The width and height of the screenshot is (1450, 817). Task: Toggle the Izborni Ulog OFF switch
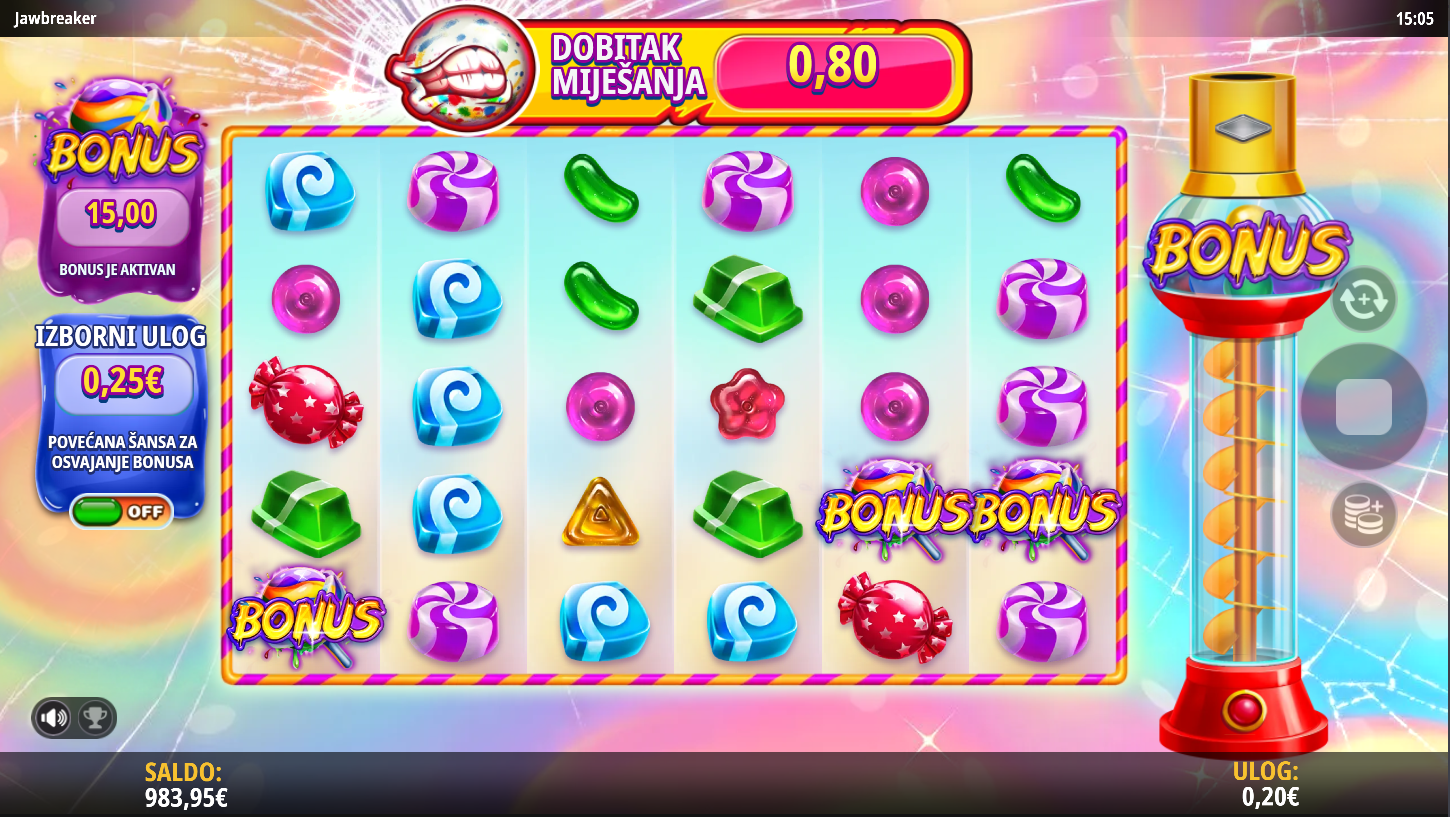(121, 511)
